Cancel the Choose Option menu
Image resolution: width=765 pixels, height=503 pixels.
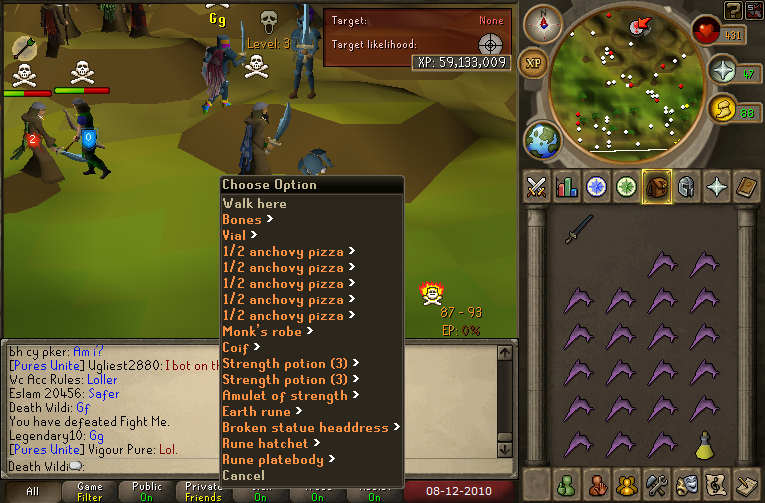pyautogui.click(x=244, y=475)
